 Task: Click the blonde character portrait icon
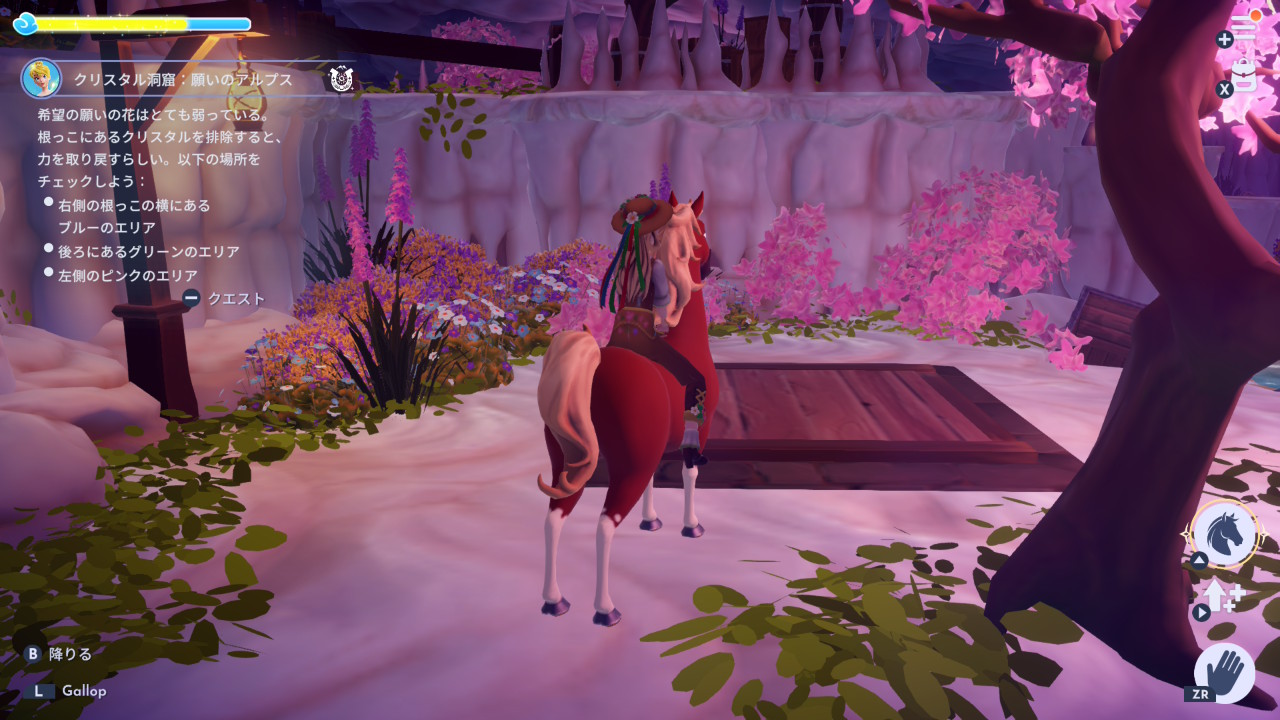(42, 78)
